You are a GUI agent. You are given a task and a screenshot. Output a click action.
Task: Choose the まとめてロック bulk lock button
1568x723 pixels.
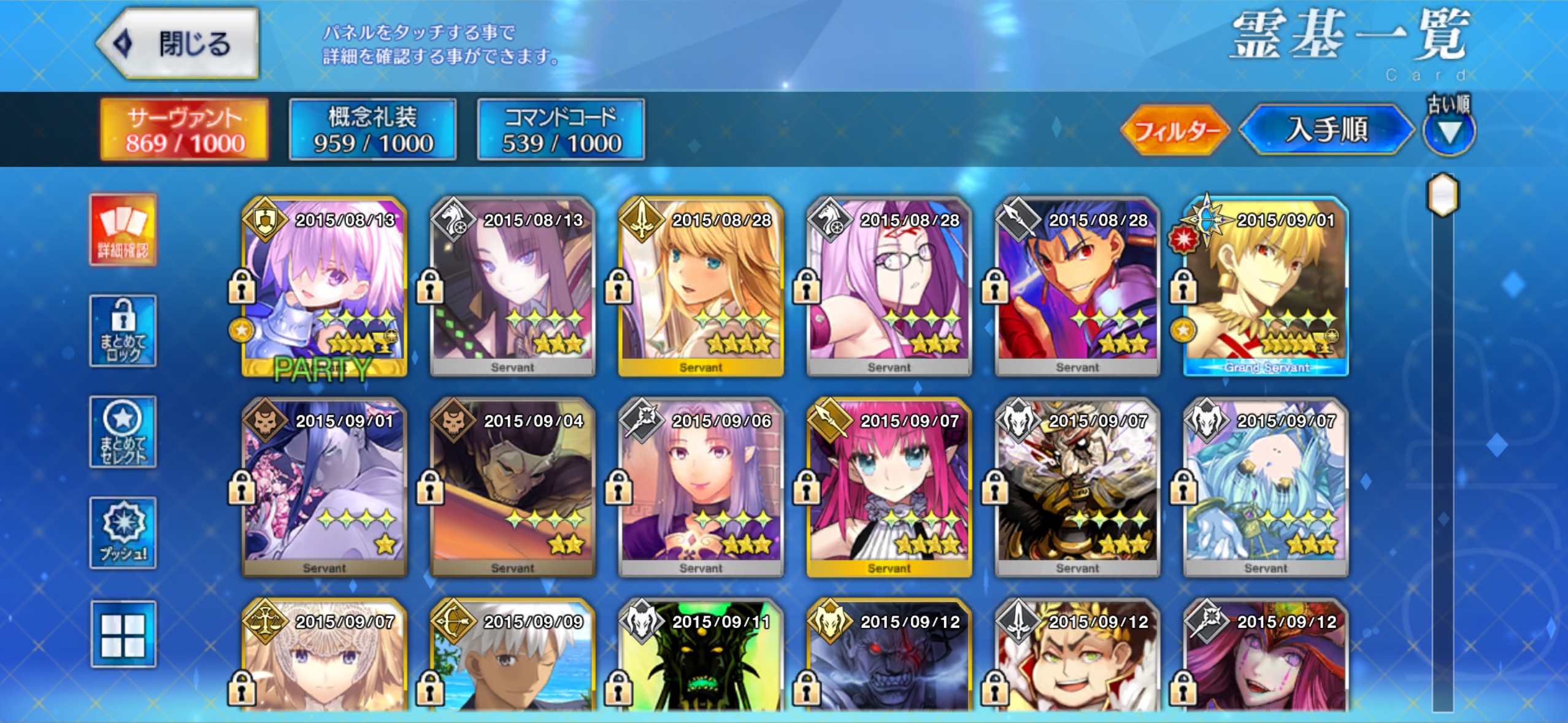(x=123, y=331)
